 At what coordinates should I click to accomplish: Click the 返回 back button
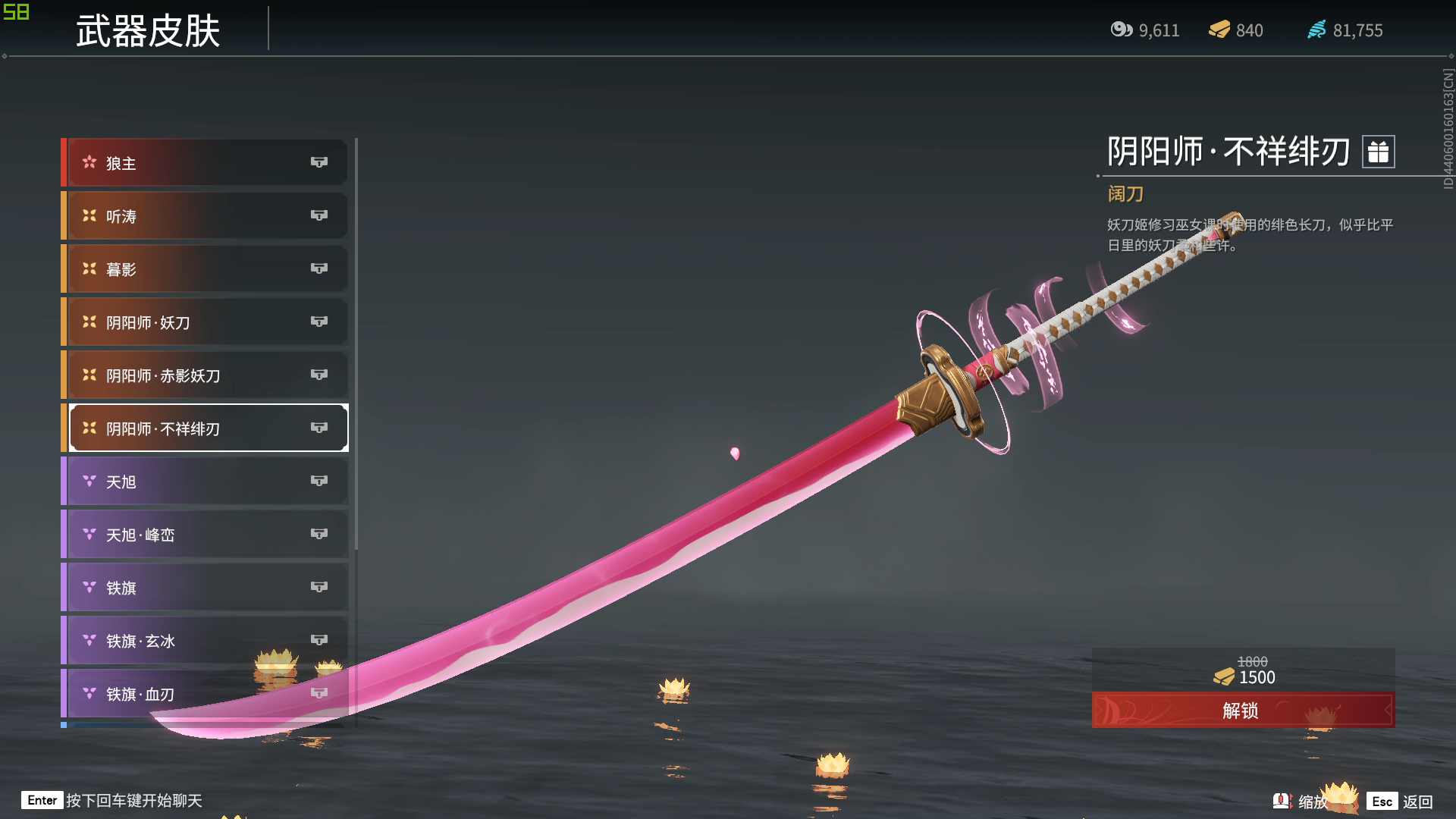click(x=1401, y=802)
